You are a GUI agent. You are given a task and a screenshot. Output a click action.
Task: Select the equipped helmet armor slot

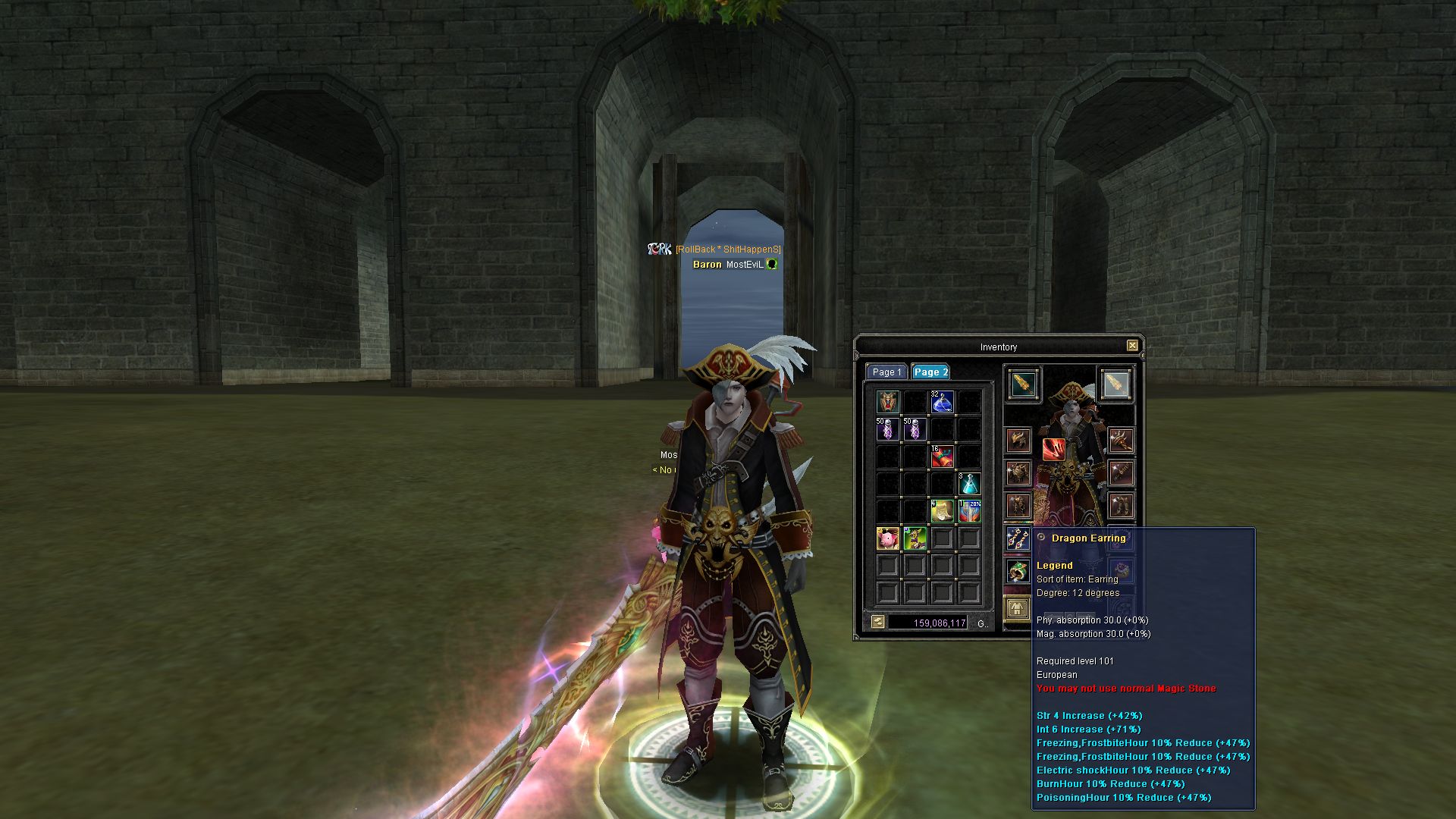[1018, 440]
